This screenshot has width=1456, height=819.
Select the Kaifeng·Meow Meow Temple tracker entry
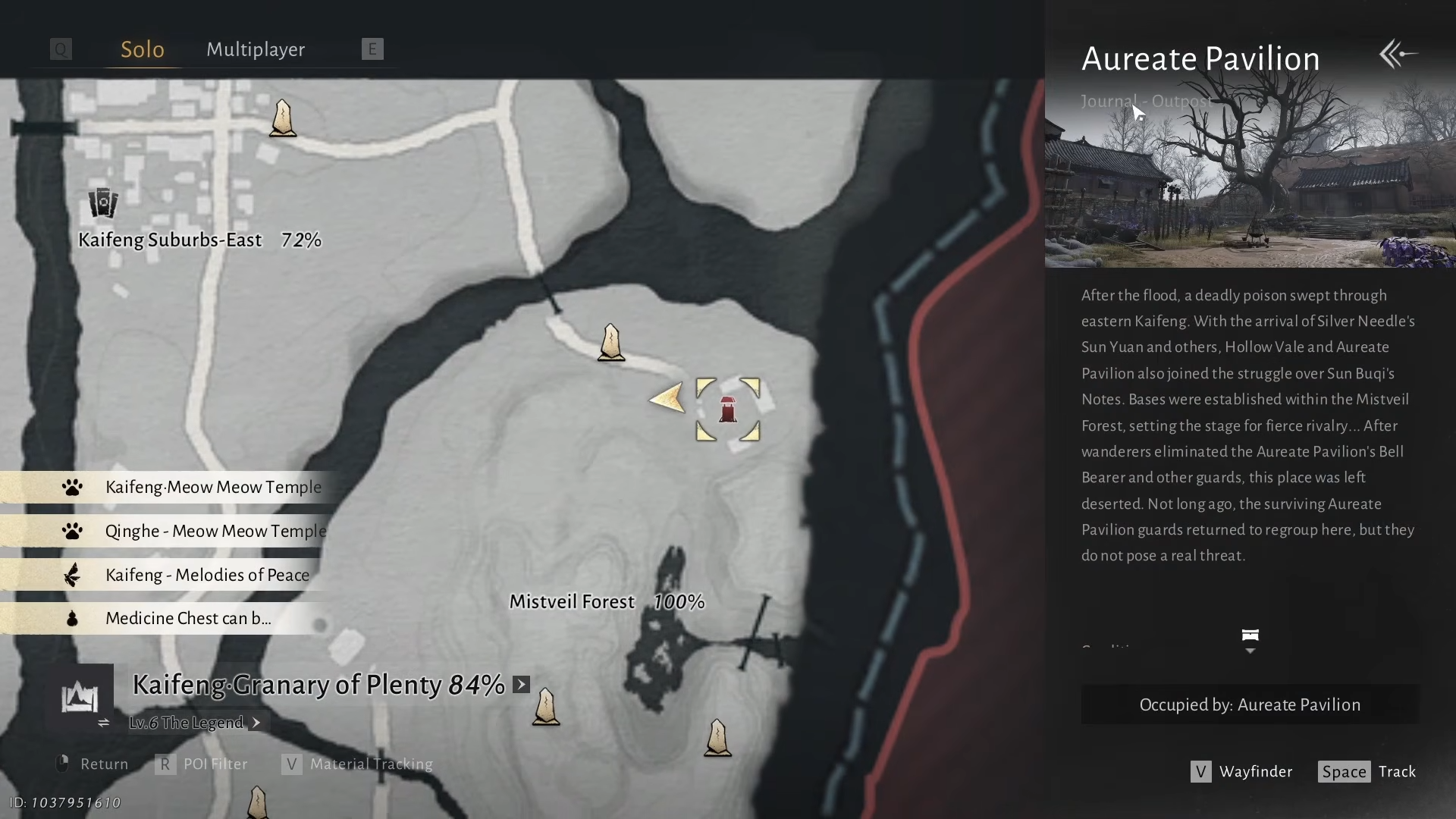213,488
